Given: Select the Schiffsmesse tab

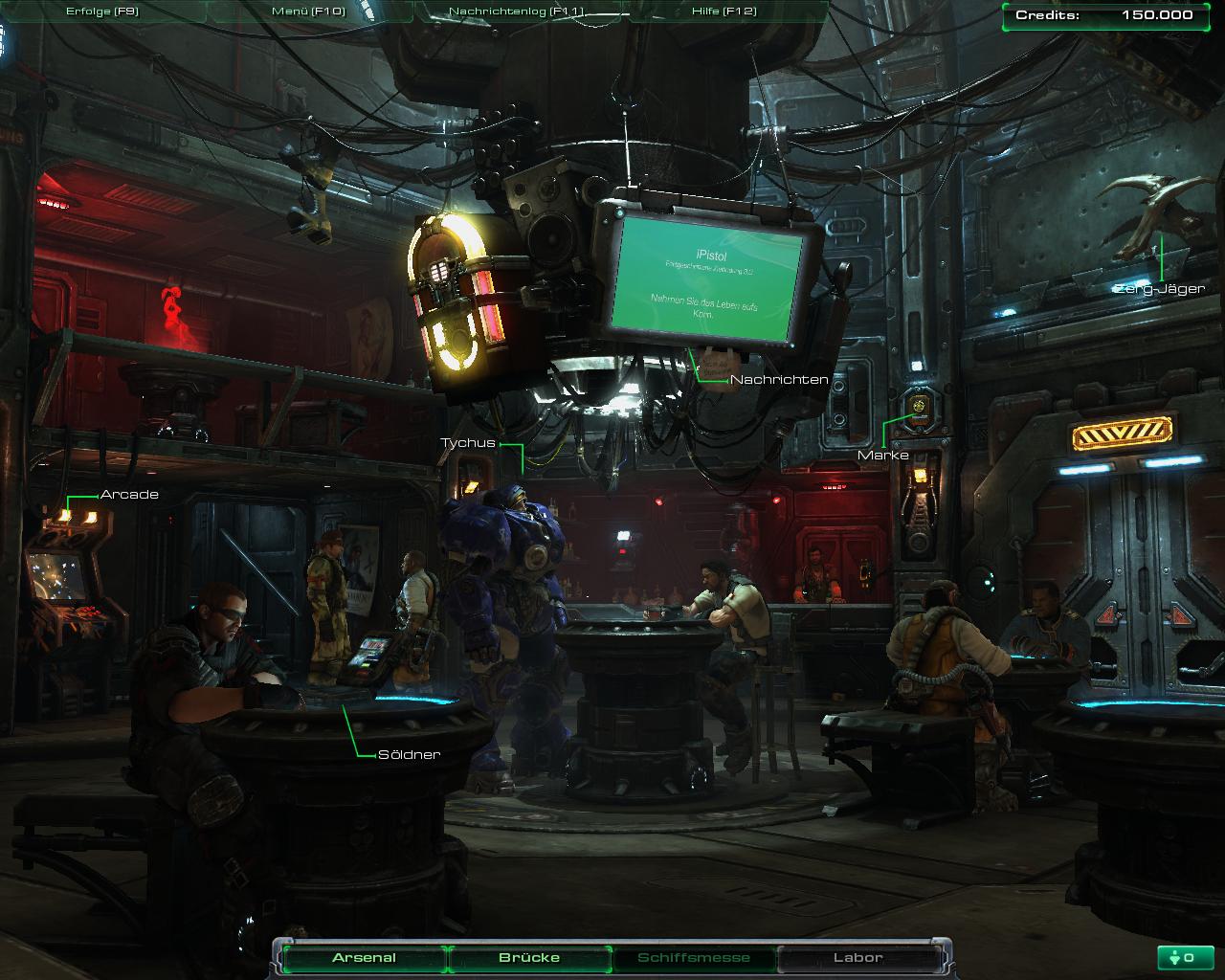Looking at the screenshot, I should point(694,957).
